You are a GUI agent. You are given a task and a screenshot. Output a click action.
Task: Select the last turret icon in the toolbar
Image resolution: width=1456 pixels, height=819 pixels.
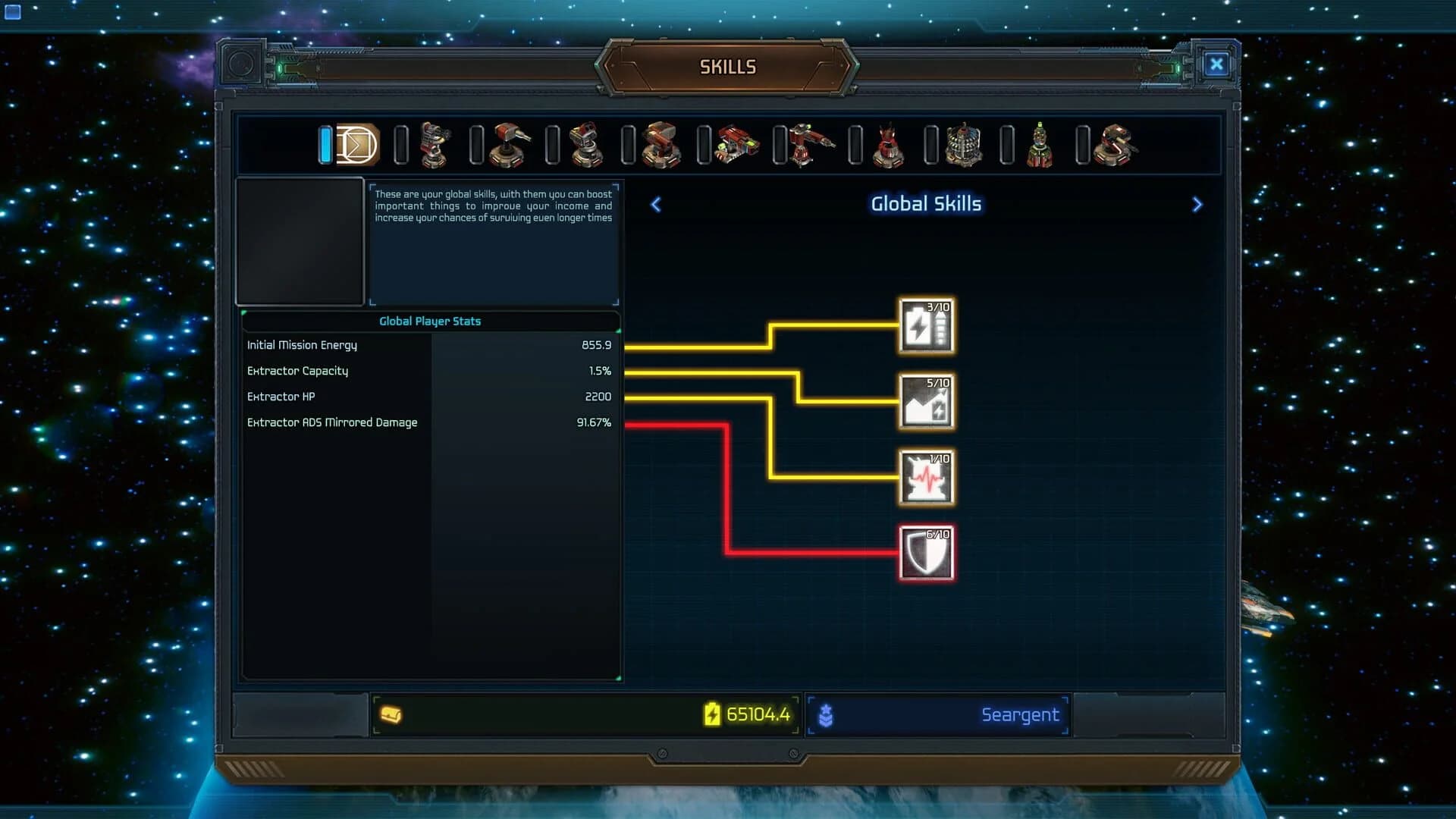pos(1113,145)
